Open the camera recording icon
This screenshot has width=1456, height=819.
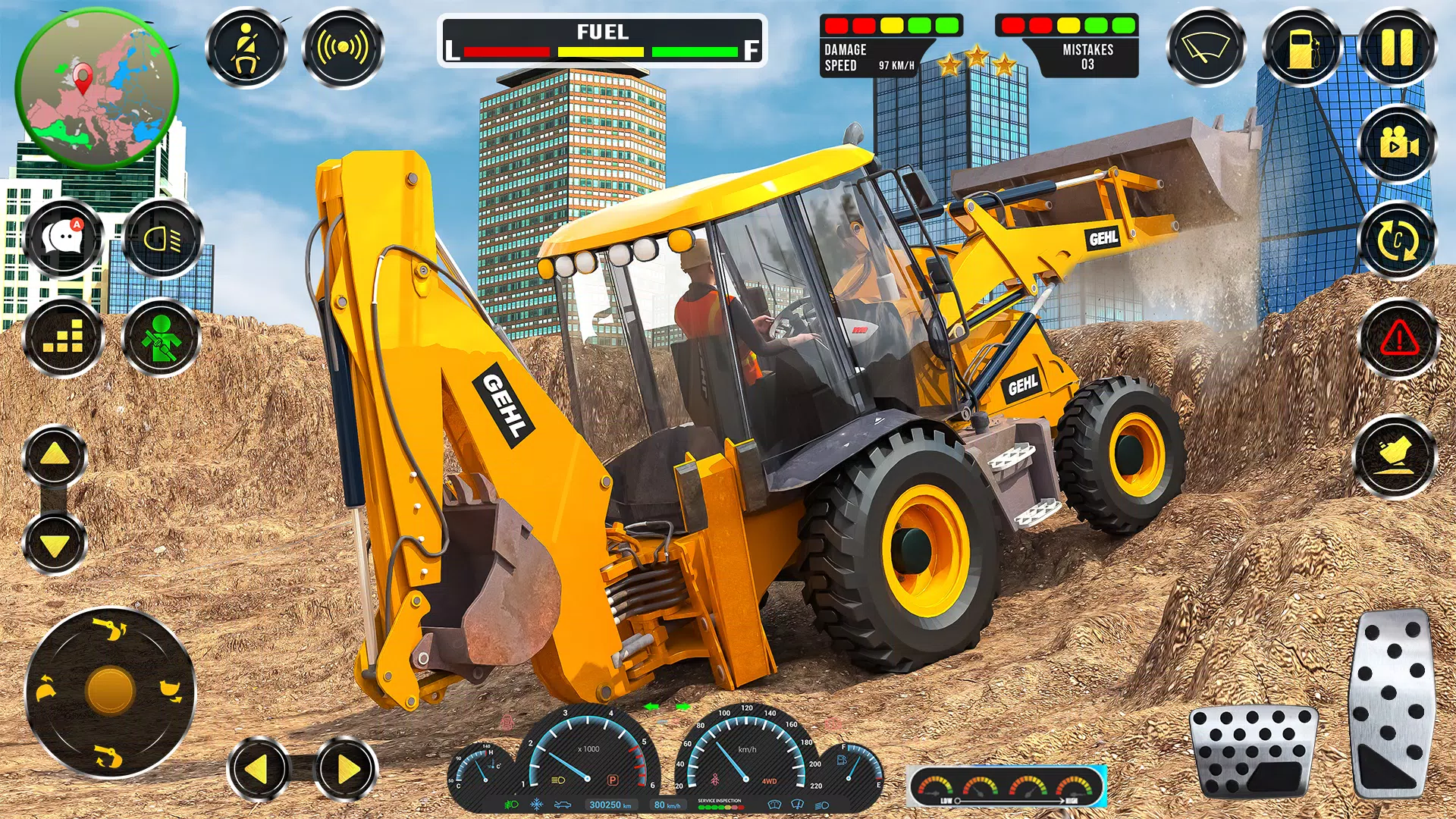pyautogui.click(x=1397, y=144)
